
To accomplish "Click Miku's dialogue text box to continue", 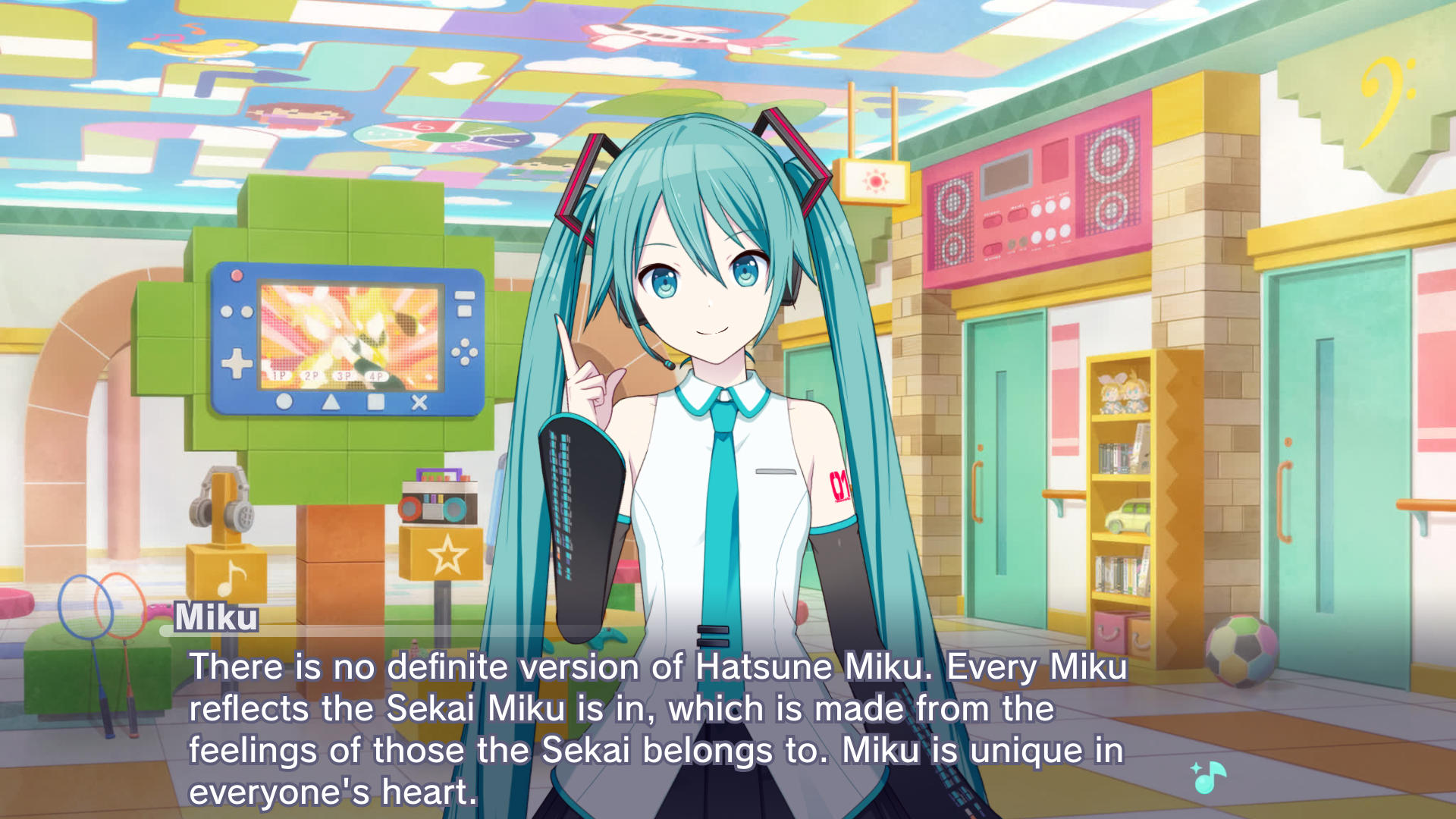I will [x=657, y=728].
